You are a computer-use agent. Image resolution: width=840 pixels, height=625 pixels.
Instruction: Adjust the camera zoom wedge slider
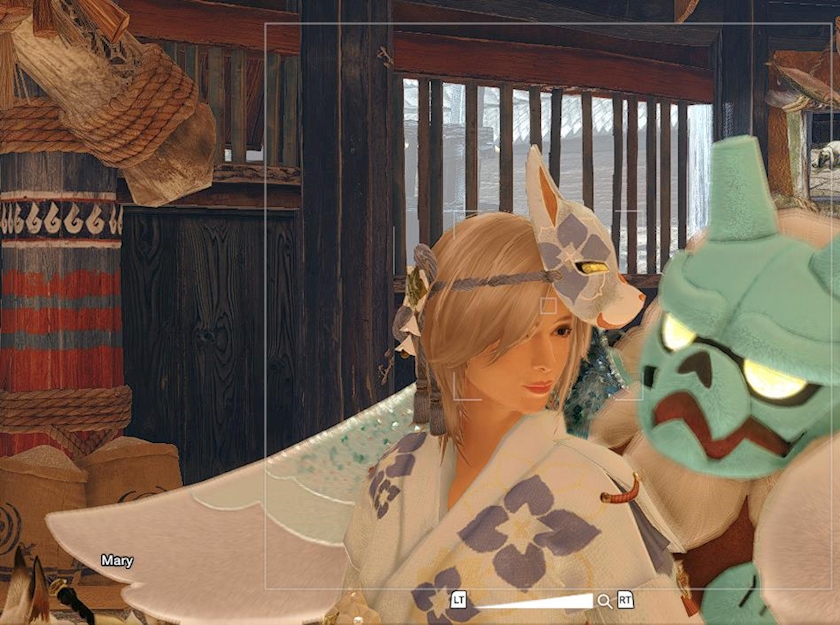coord(534,601)
